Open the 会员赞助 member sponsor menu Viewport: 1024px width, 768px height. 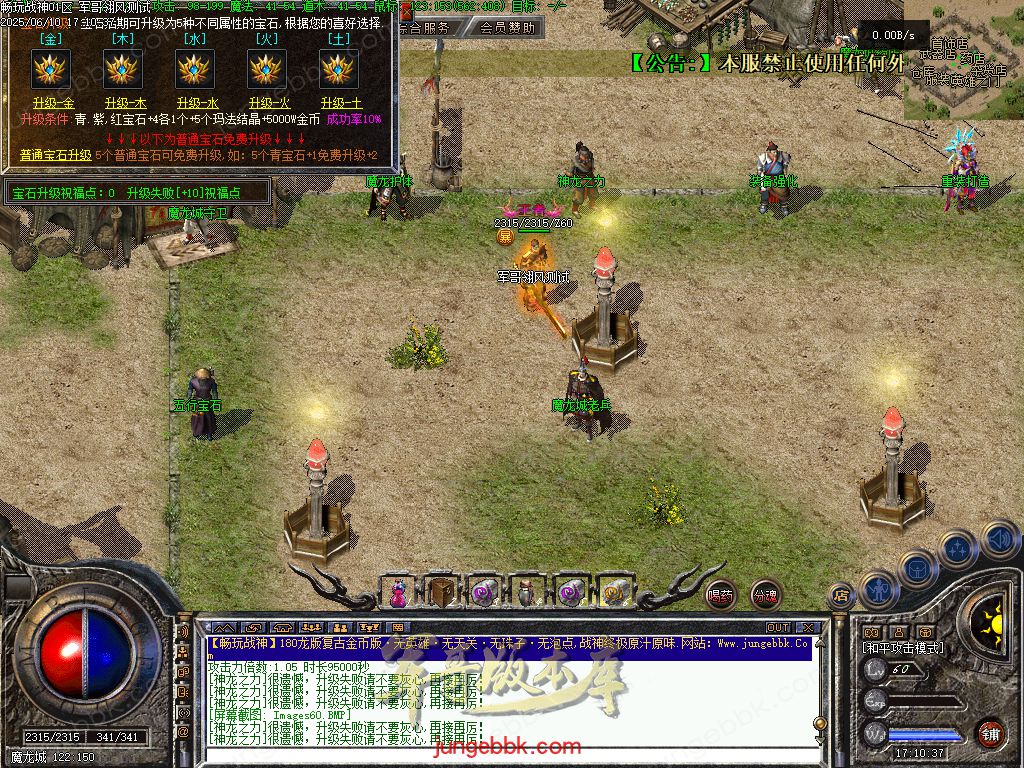[x=506, y=28]
